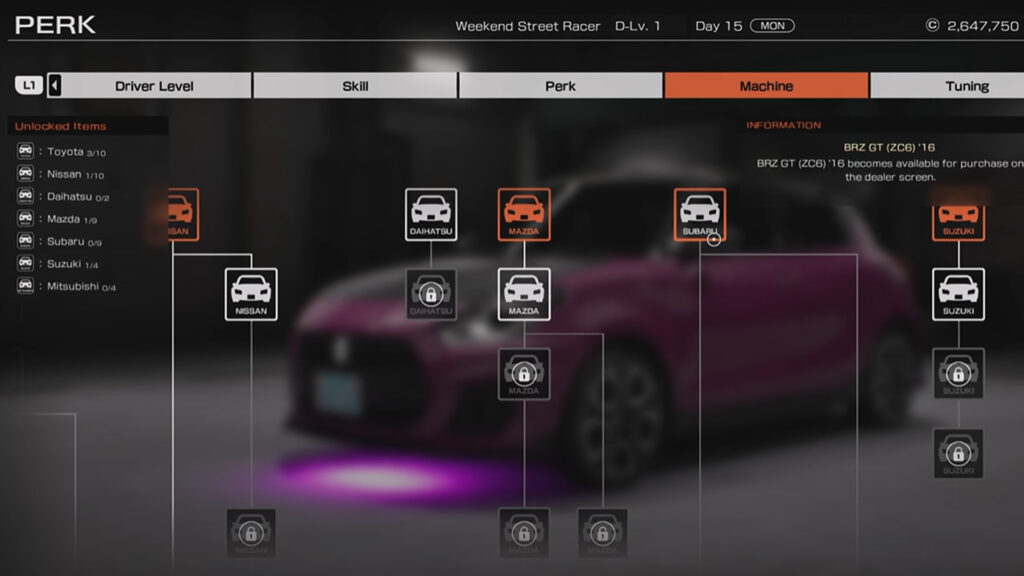Choose the Machine tab

(x=766, y=86)
